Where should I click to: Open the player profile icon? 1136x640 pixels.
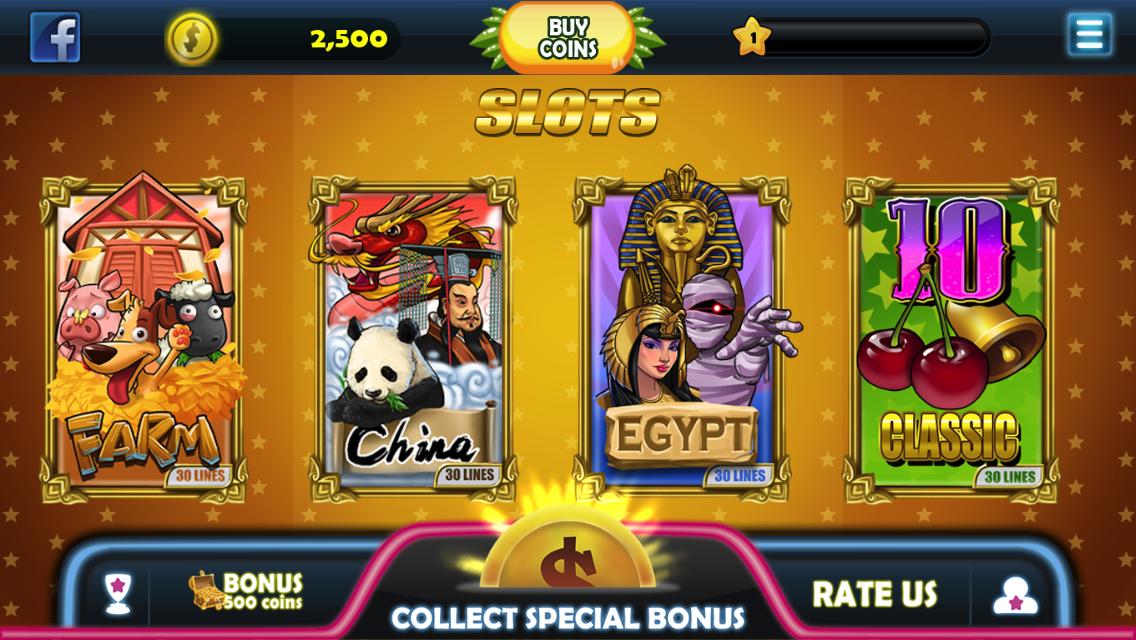(1015, 595)
